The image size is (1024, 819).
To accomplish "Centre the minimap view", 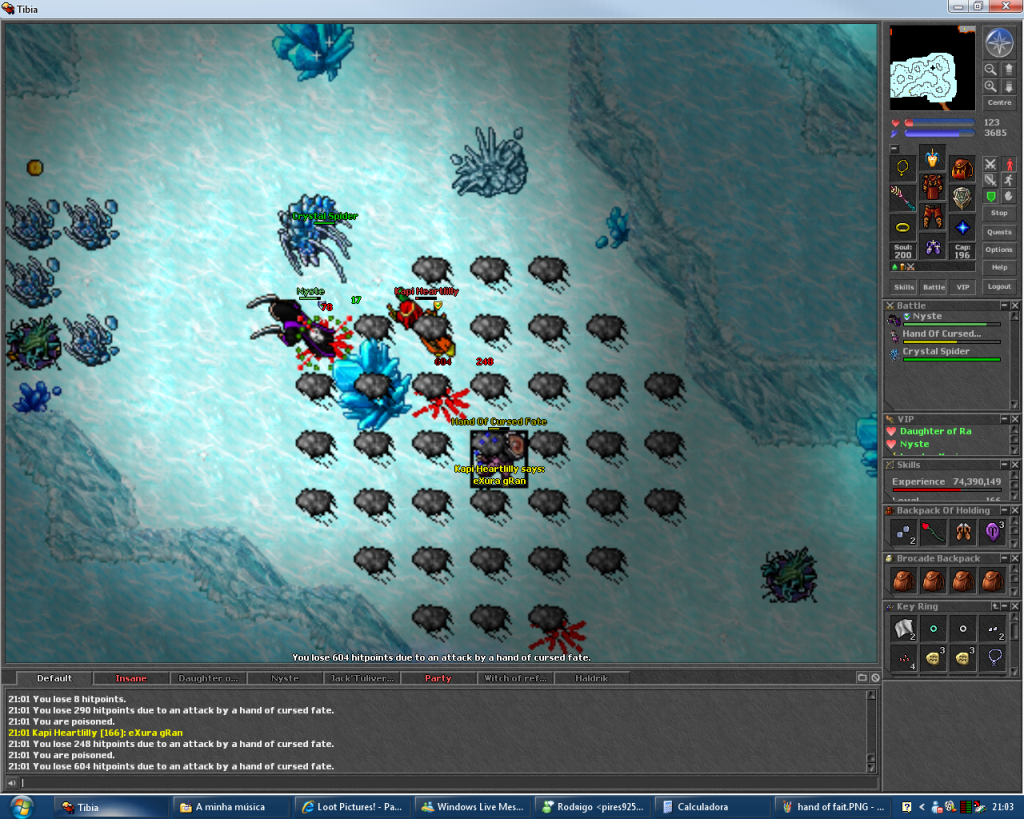I will (998, 103).
